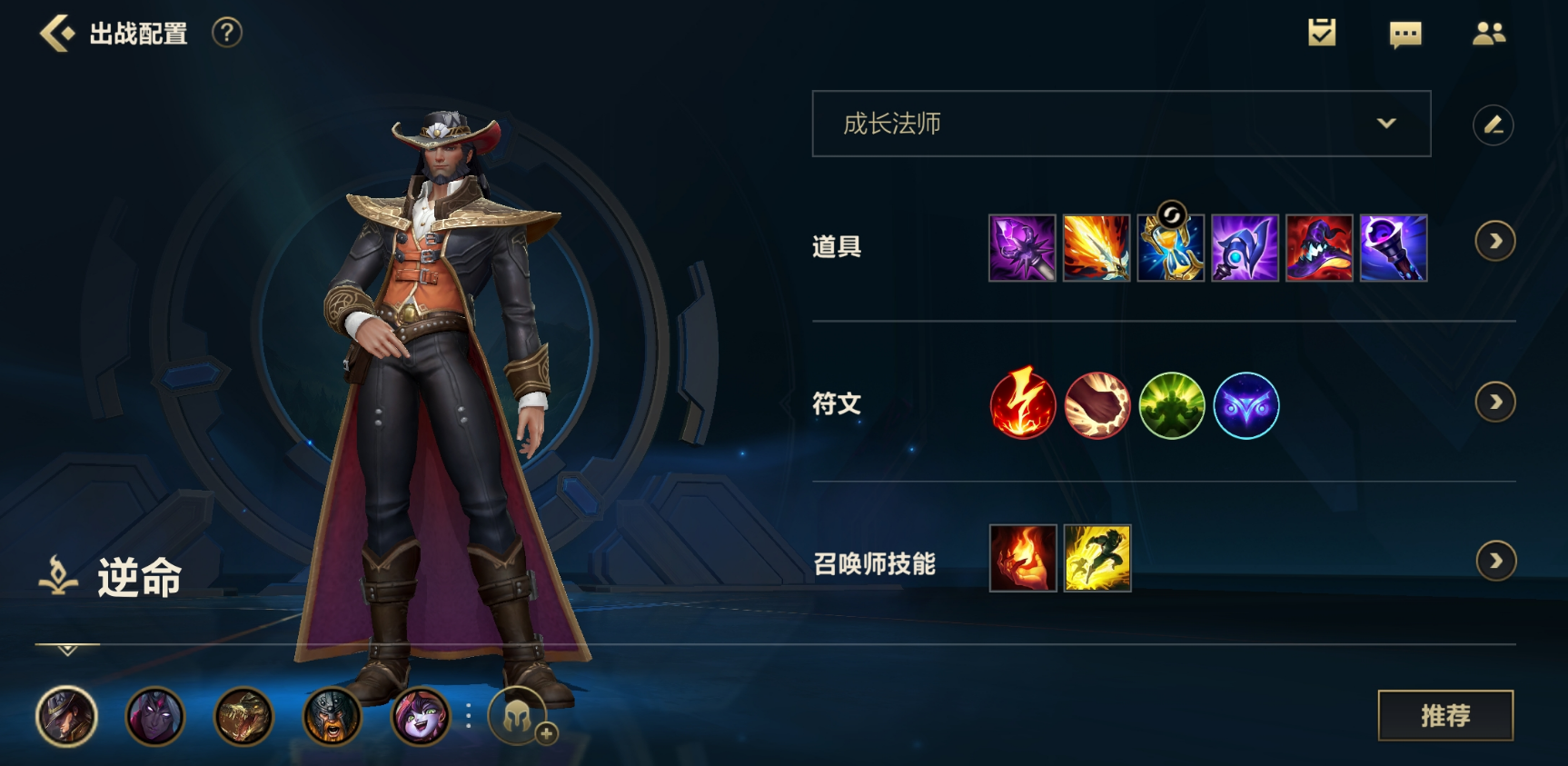Open the chat speech bubble icon

pyautogui.click(x=1405, y=35)
